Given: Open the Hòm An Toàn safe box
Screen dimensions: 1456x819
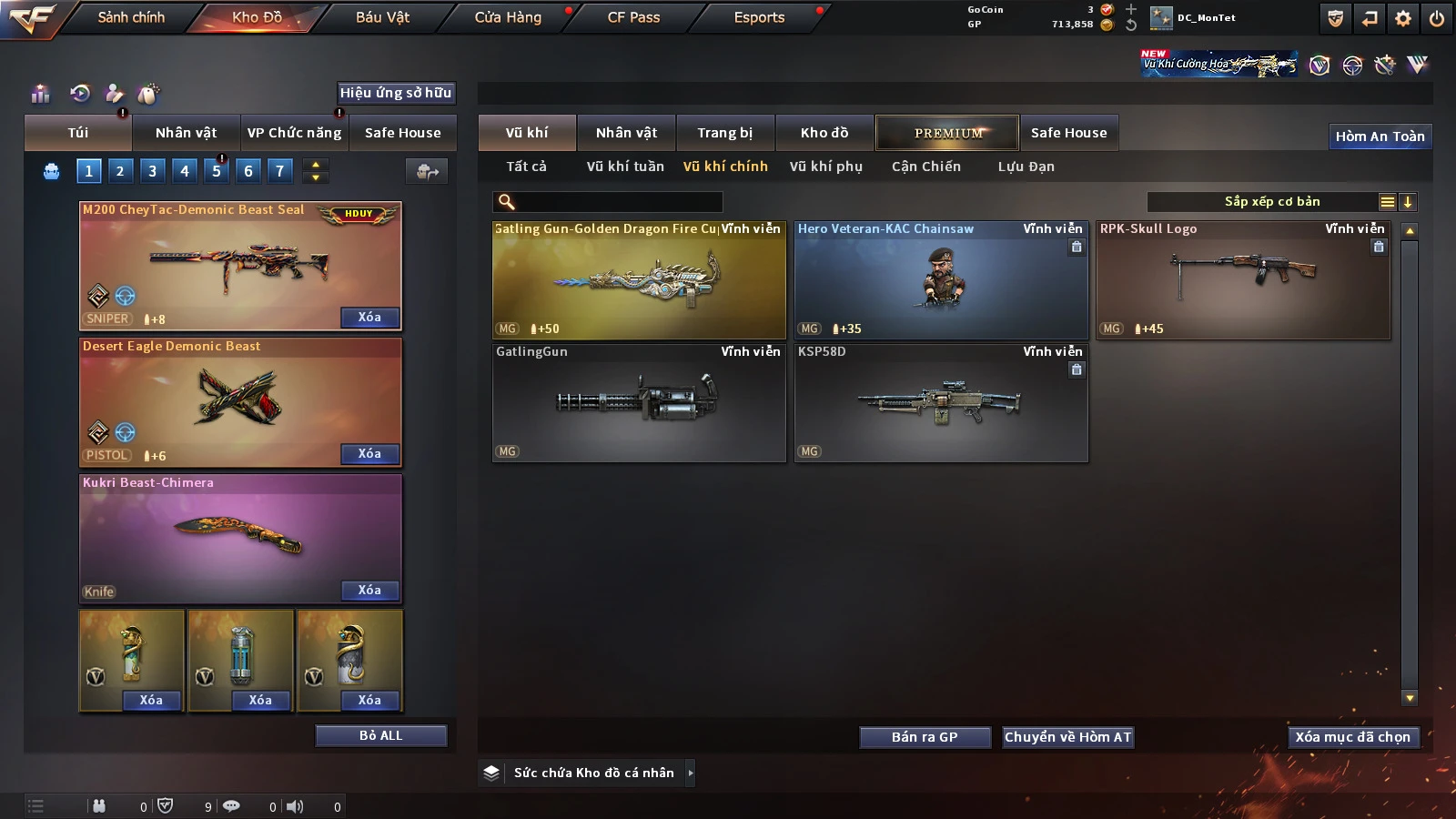Looking at the screenshot, I should 1380,136.
